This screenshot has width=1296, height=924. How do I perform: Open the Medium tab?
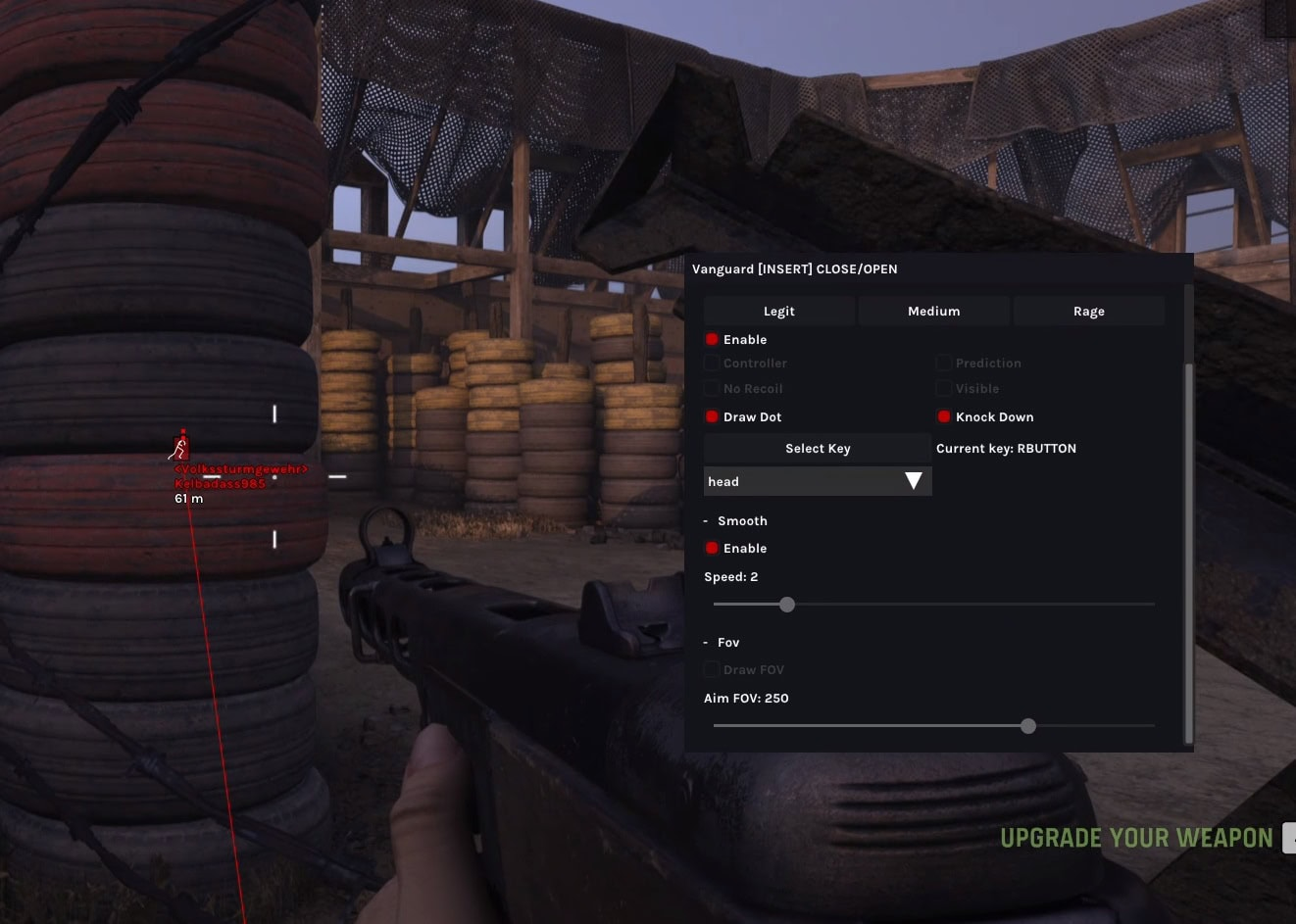(933, 311)
